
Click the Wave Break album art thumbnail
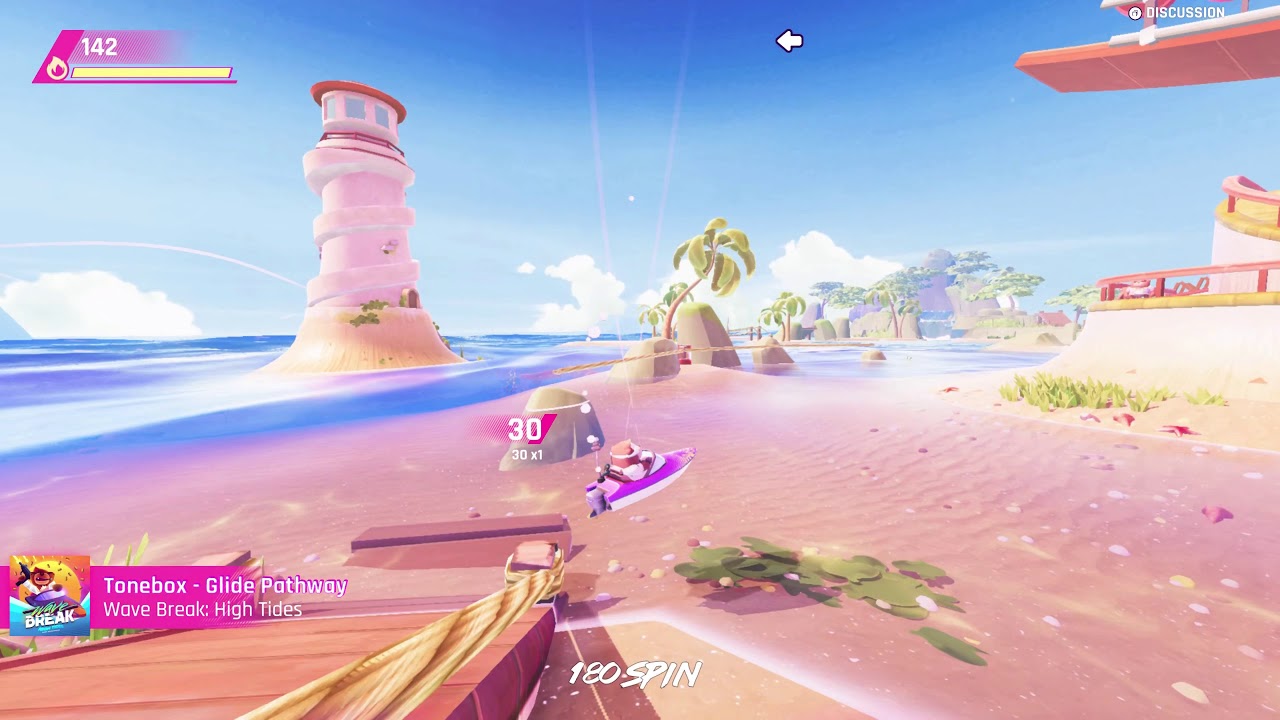click(x=50, y=595)
